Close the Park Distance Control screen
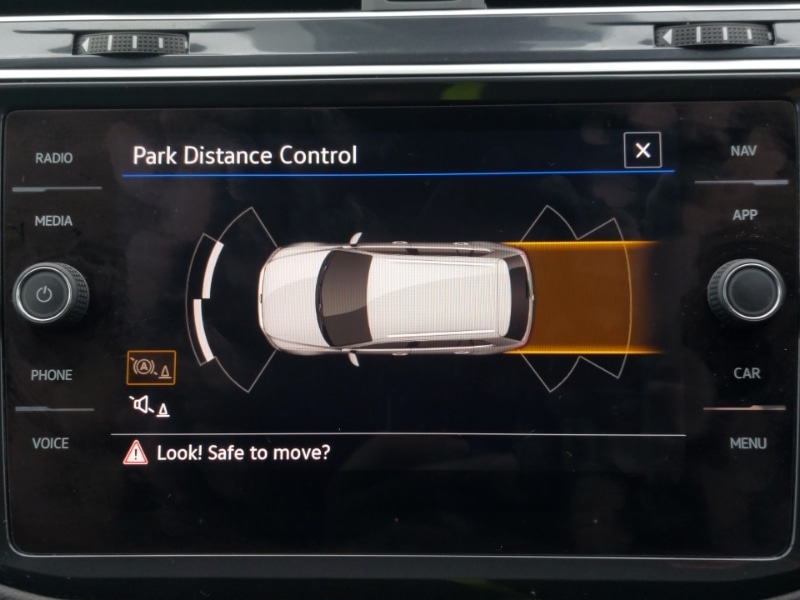Screen dimensions: 800x600 coord(642,151)
